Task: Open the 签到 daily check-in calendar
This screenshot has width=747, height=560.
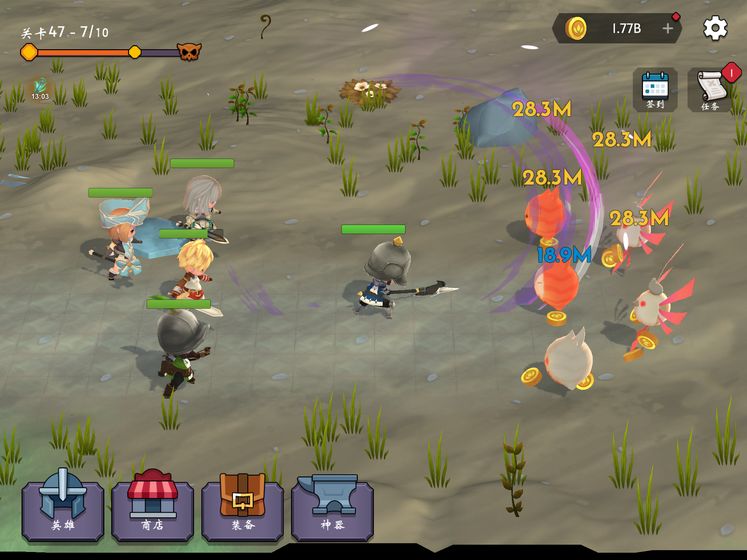Action: (655, 89)
